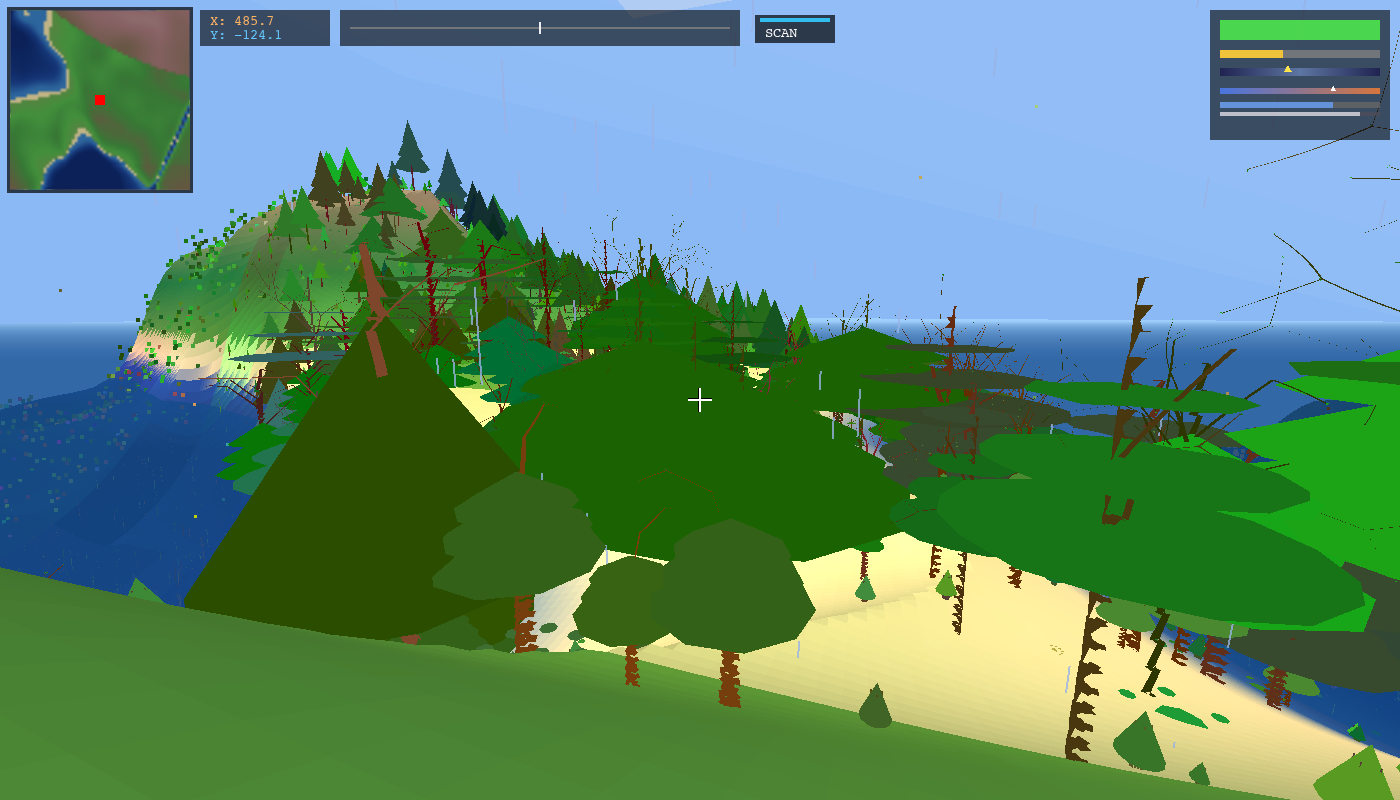Screen dimensions: 1400x800
Task: Click the cyan indicator above the SCAN label
Action: pos(797,18)
